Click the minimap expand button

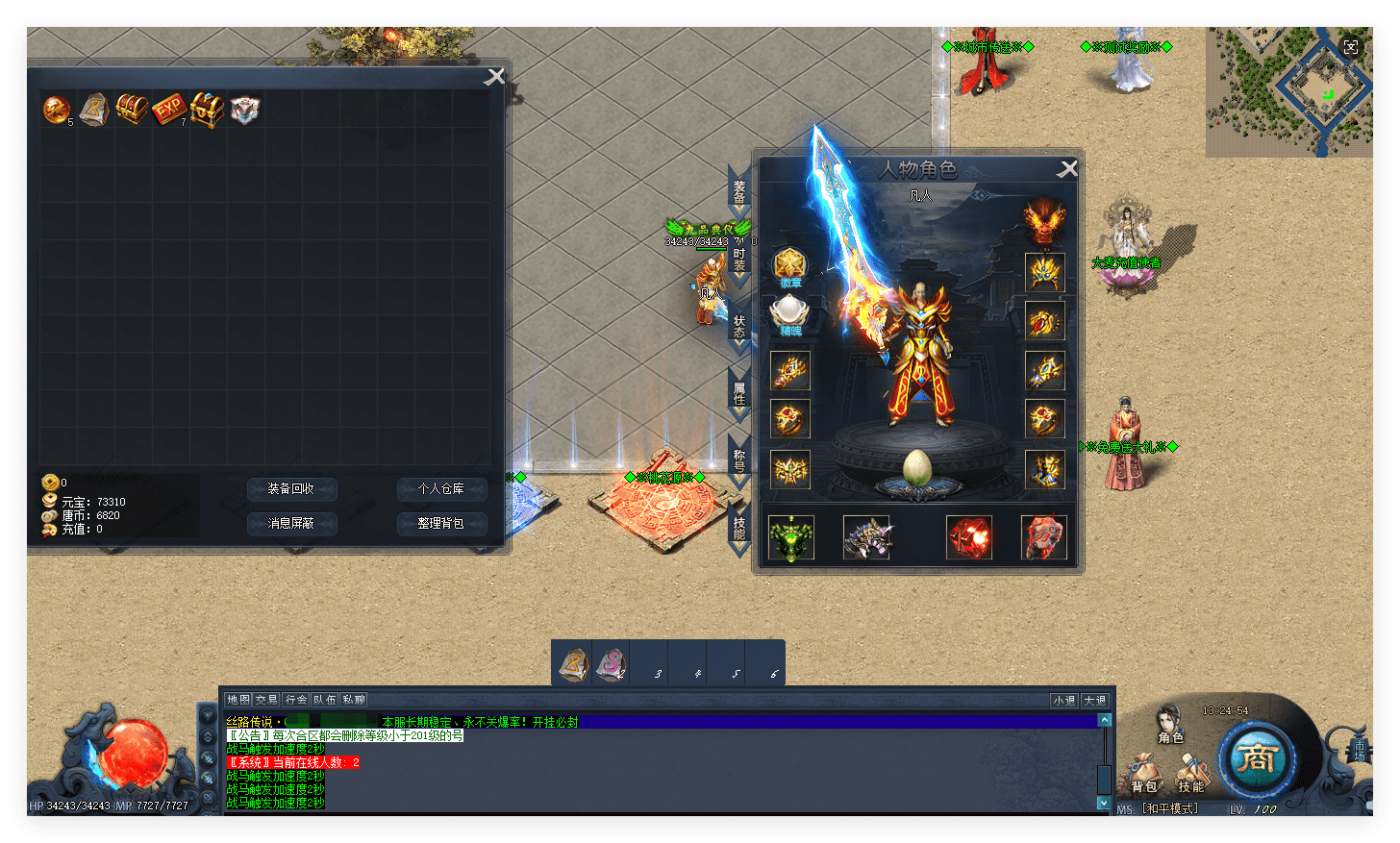1351,46
